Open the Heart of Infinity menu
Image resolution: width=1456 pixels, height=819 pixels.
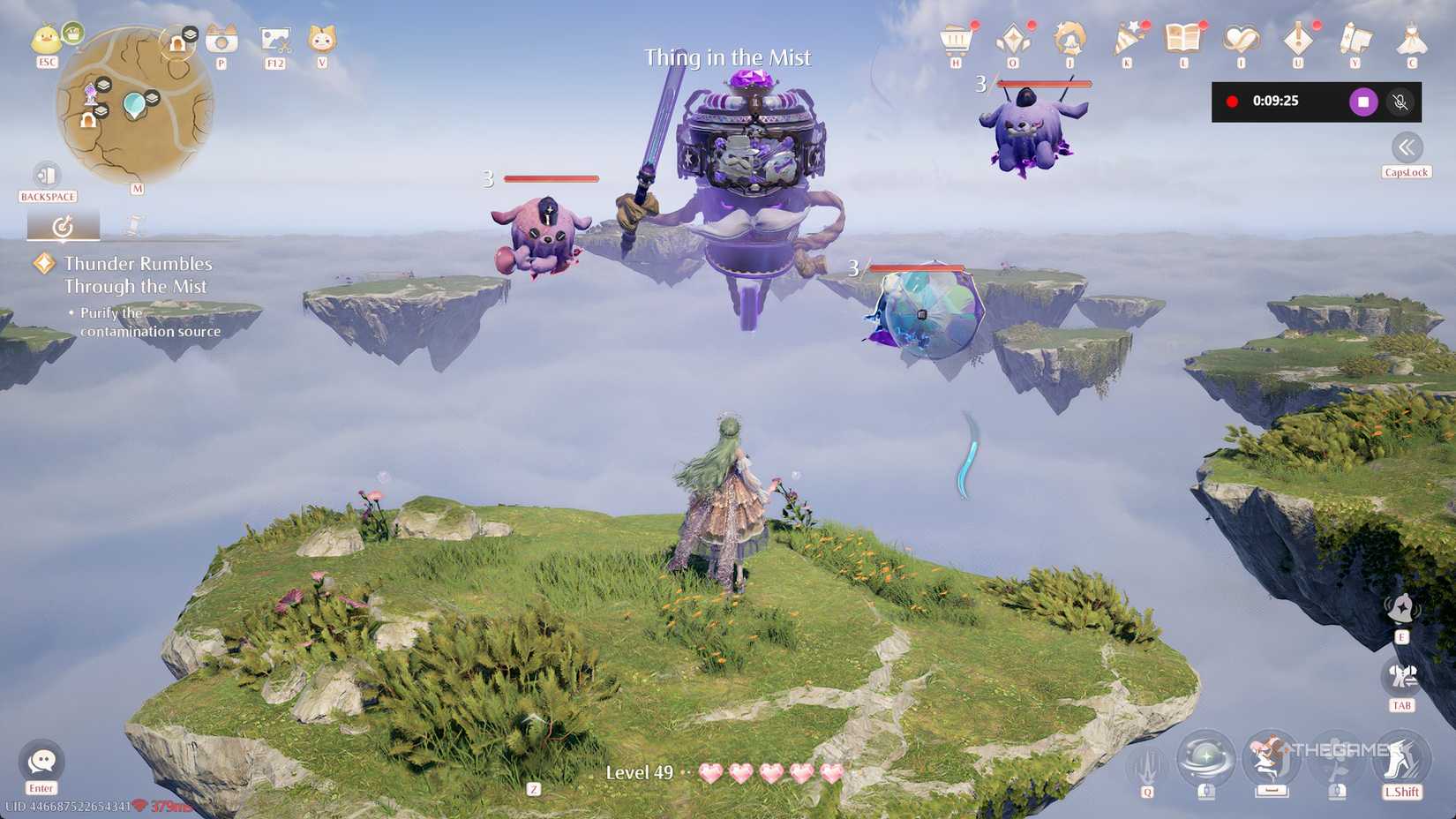pos(1242,40)
